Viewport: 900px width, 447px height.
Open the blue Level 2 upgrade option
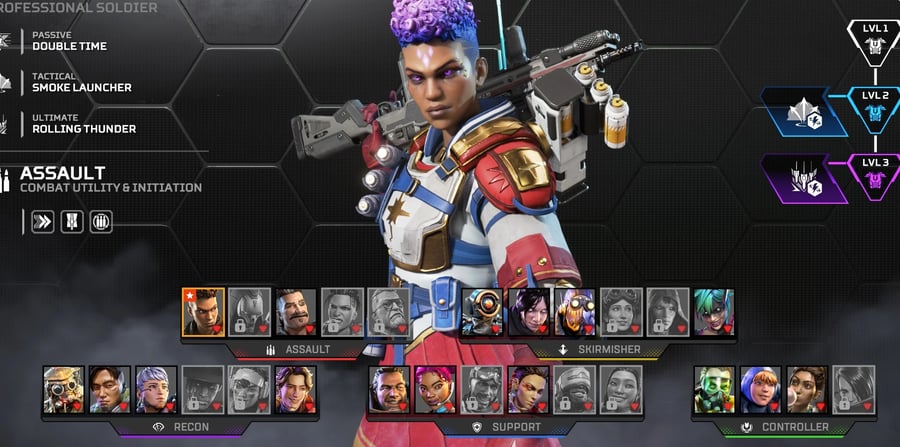[804, 111]
